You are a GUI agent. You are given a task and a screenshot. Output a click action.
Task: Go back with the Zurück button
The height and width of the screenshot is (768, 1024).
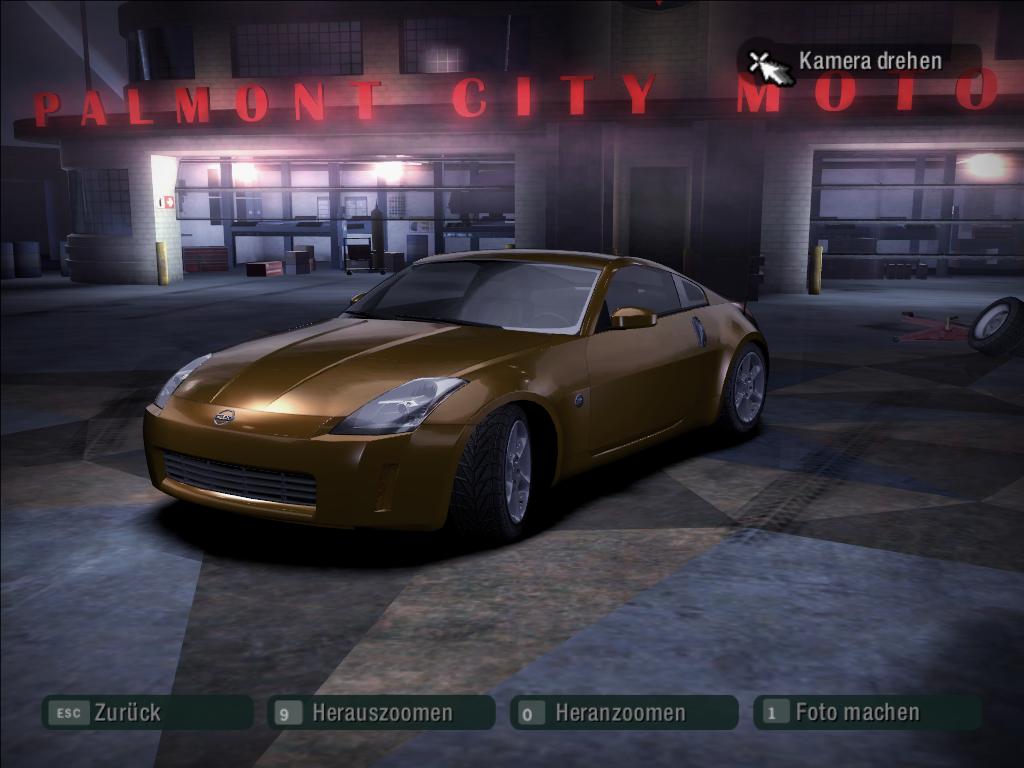click(146, 713)
